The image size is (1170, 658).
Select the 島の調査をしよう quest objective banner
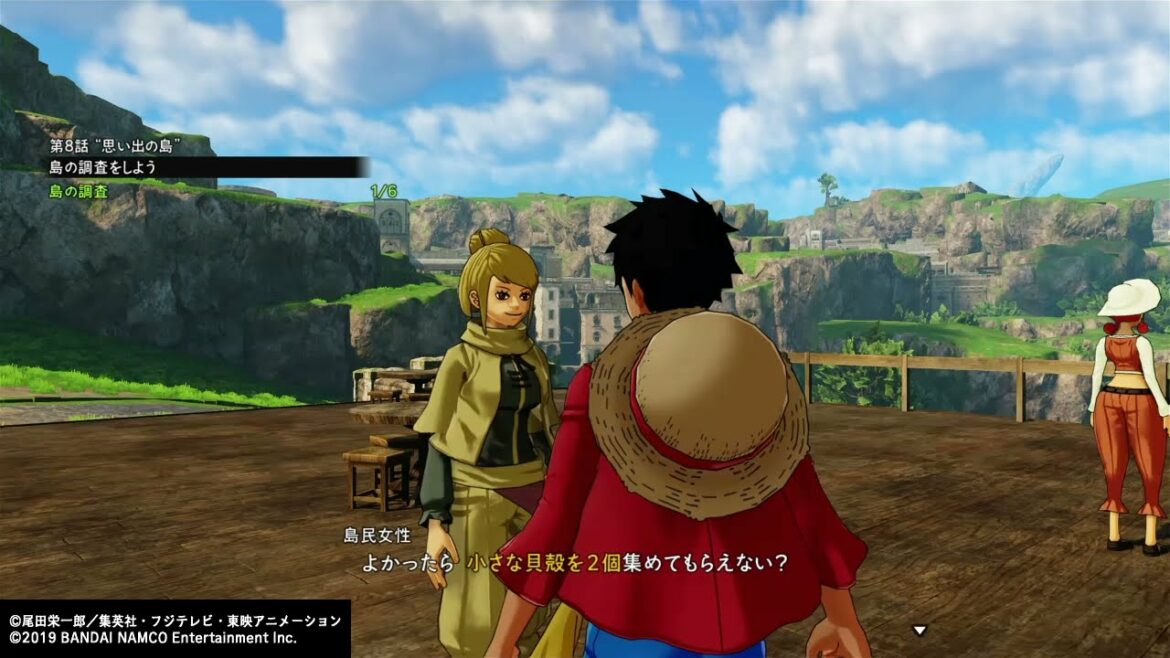click(x=105, y=167)
